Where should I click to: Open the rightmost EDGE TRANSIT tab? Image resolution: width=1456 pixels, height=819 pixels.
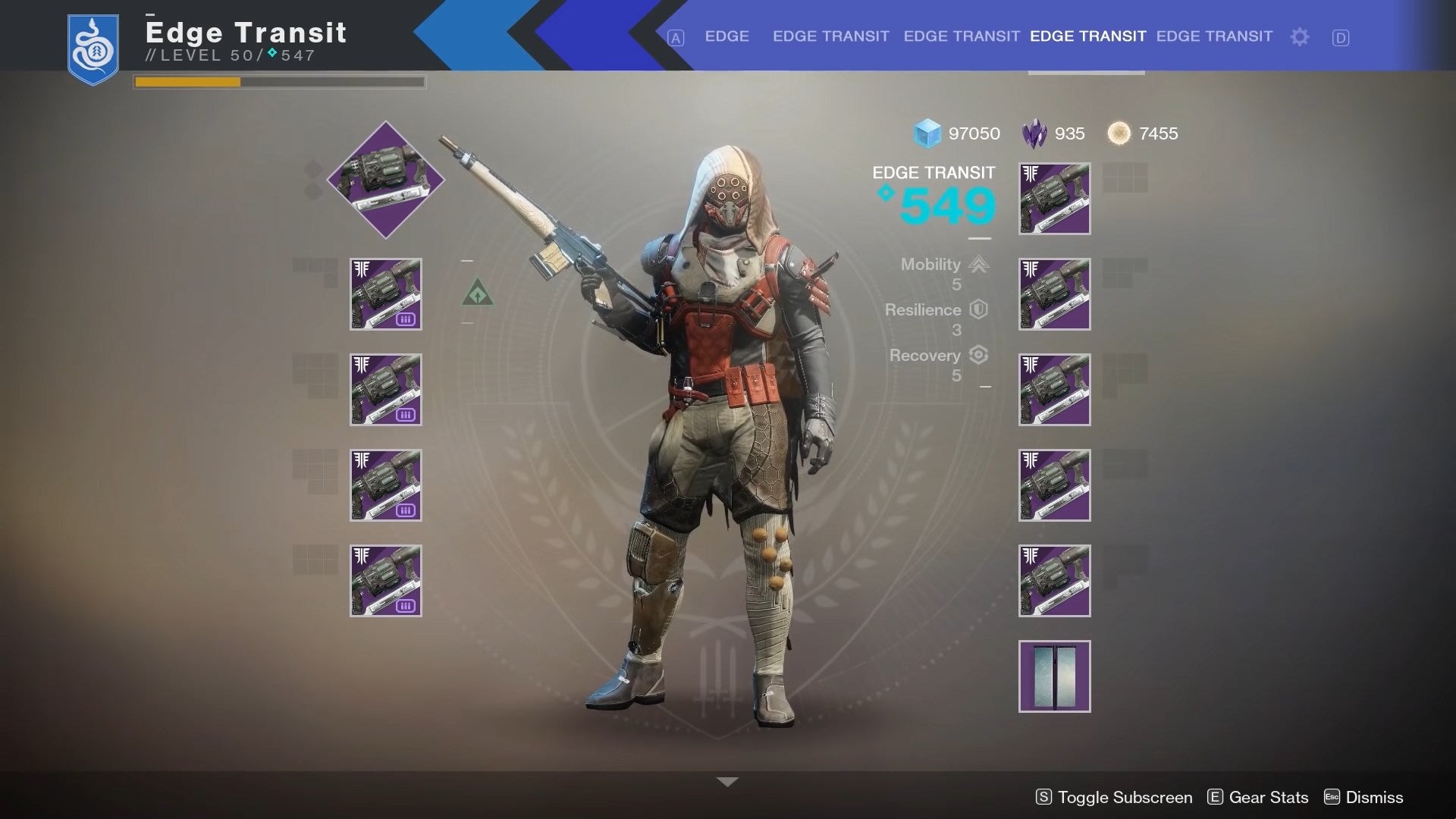[x=1214, y=36]
